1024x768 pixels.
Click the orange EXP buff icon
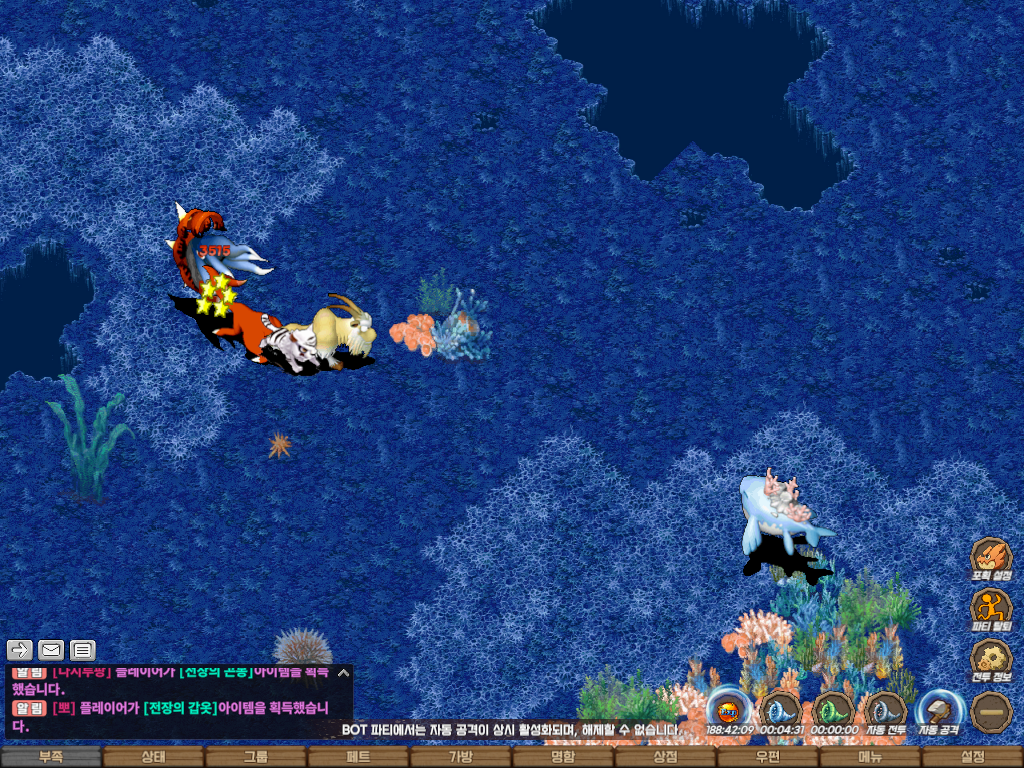(x=729, y=710)
